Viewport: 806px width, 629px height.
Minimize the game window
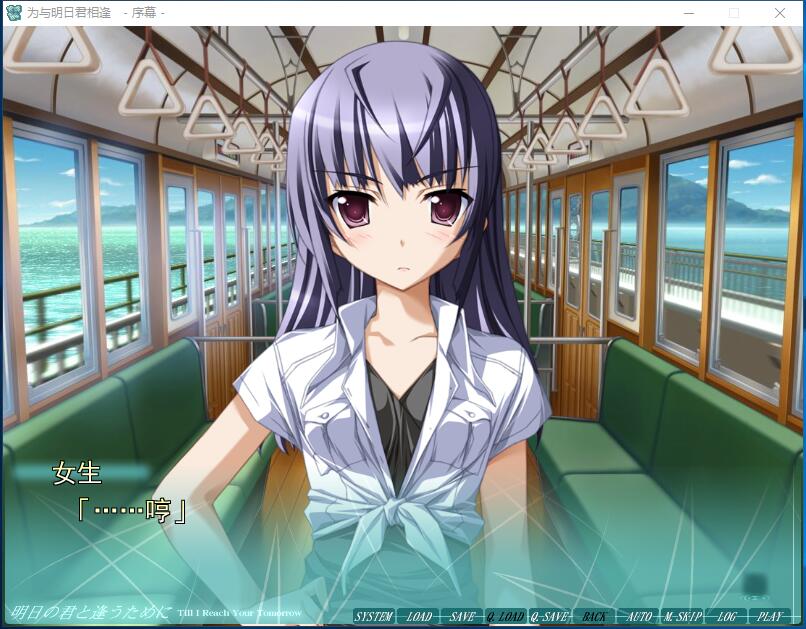click(688, 13)
